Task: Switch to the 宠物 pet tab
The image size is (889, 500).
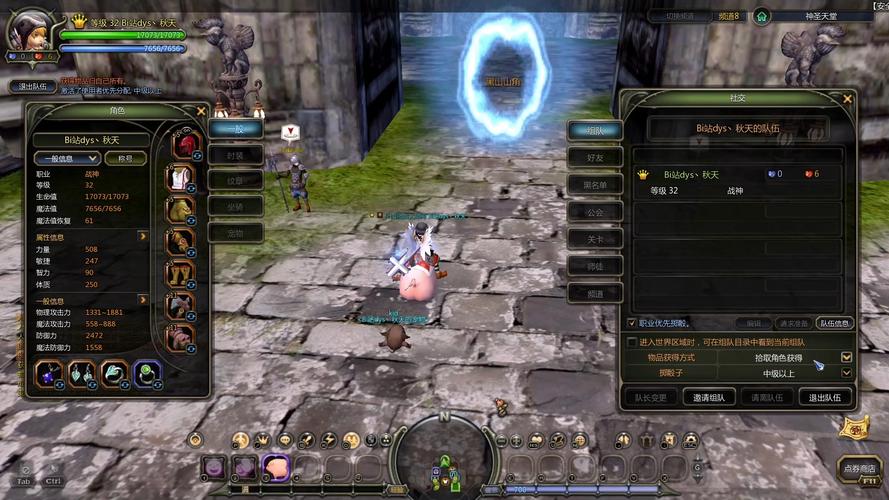Action: 235,232
